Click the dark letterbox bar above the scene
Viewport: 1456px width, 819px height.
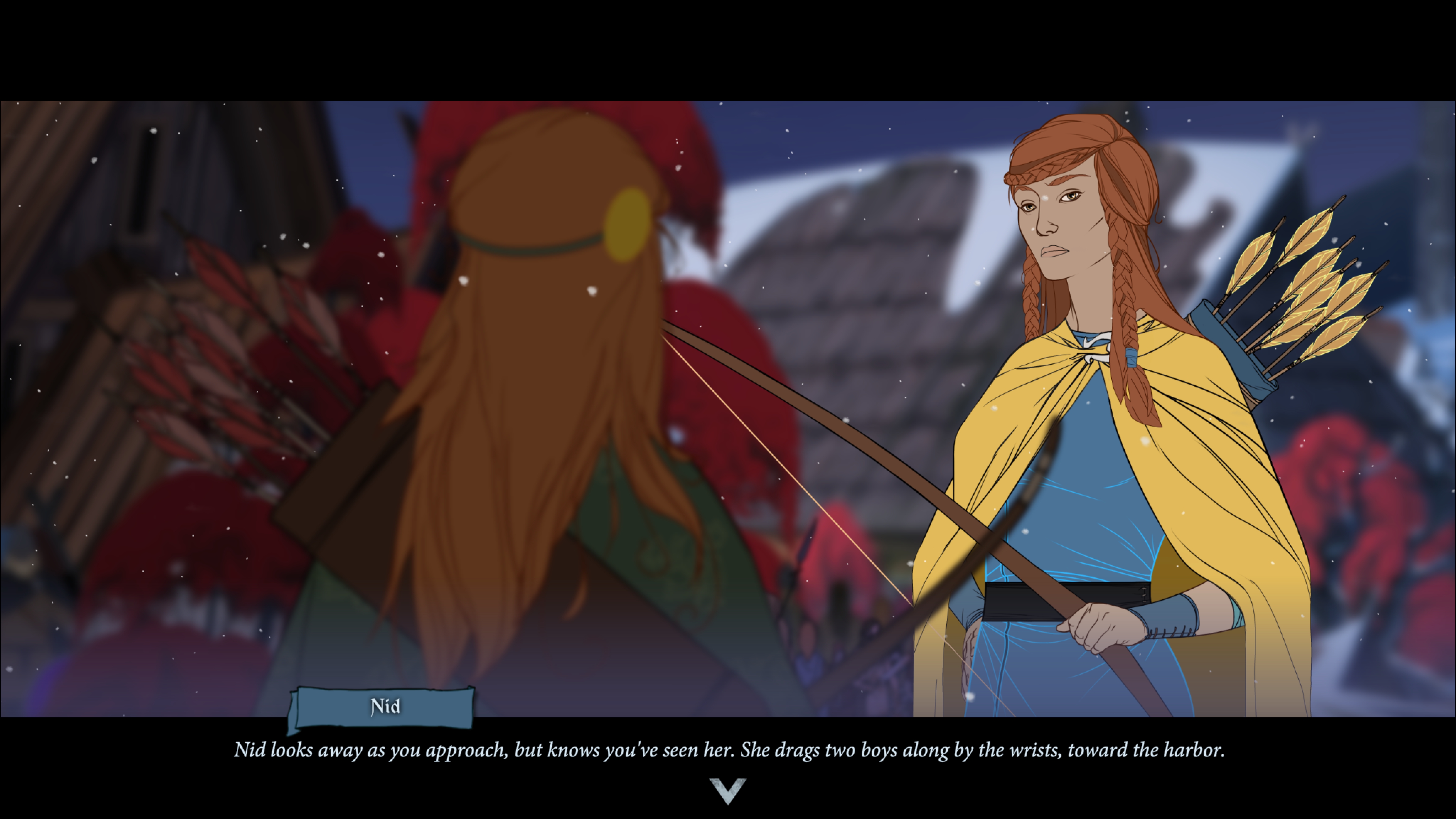click(728, 48)
